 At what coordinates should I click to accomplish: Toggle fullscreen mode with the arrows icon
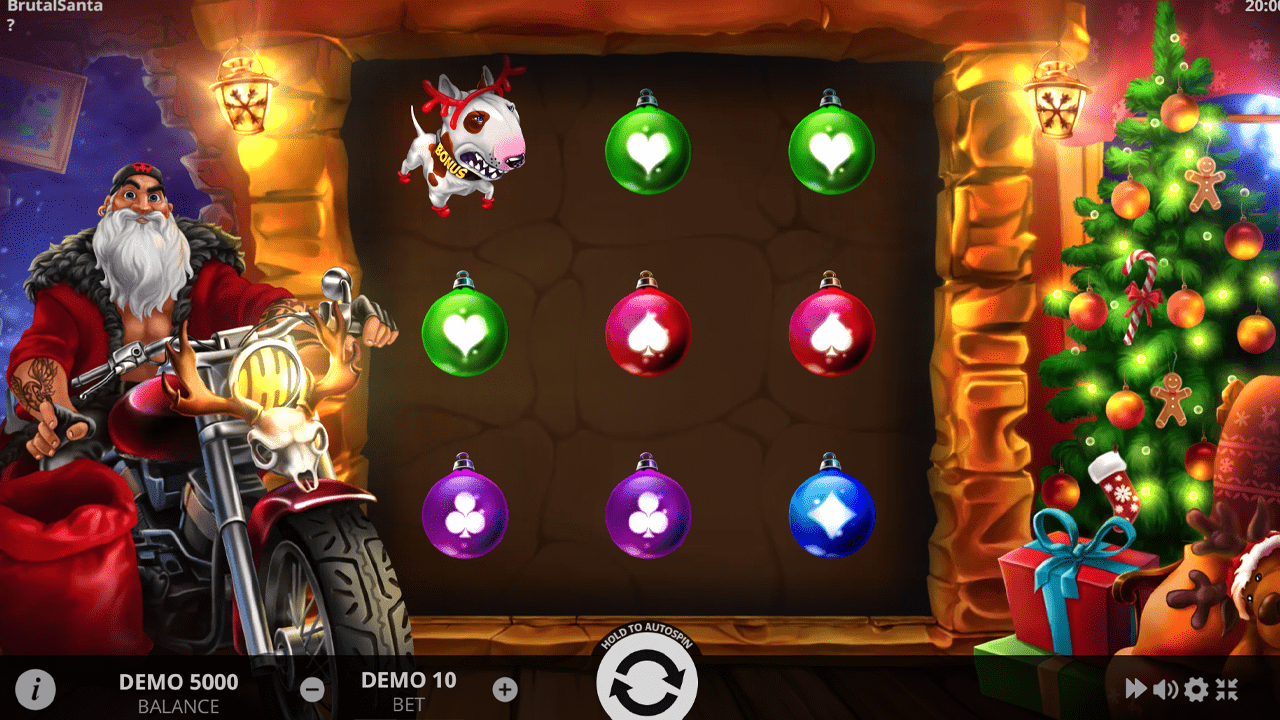1227,689
